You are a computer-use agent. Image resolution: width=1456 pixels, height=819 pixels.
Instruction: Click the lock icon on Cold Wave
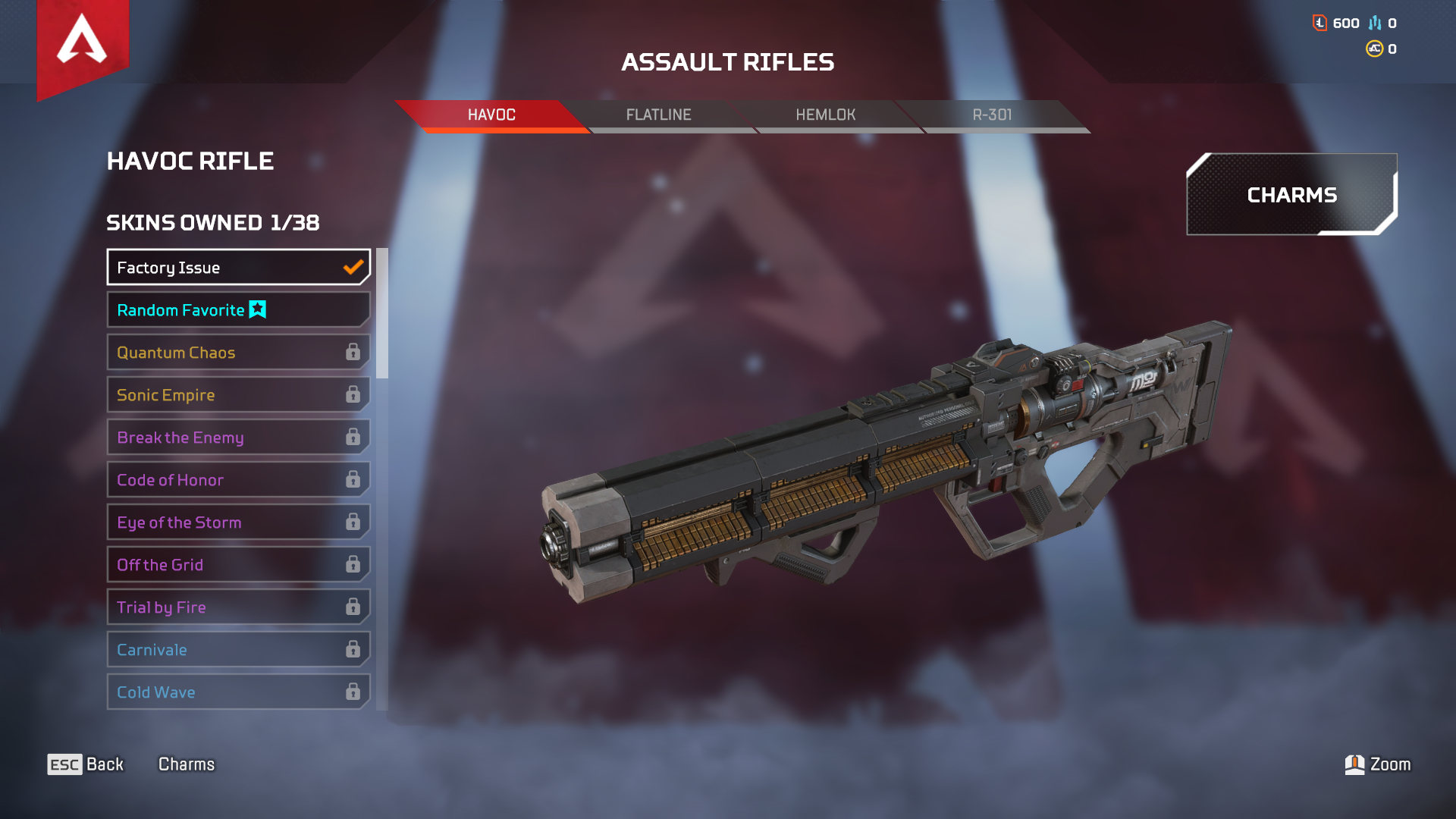(x=352, y=692)
